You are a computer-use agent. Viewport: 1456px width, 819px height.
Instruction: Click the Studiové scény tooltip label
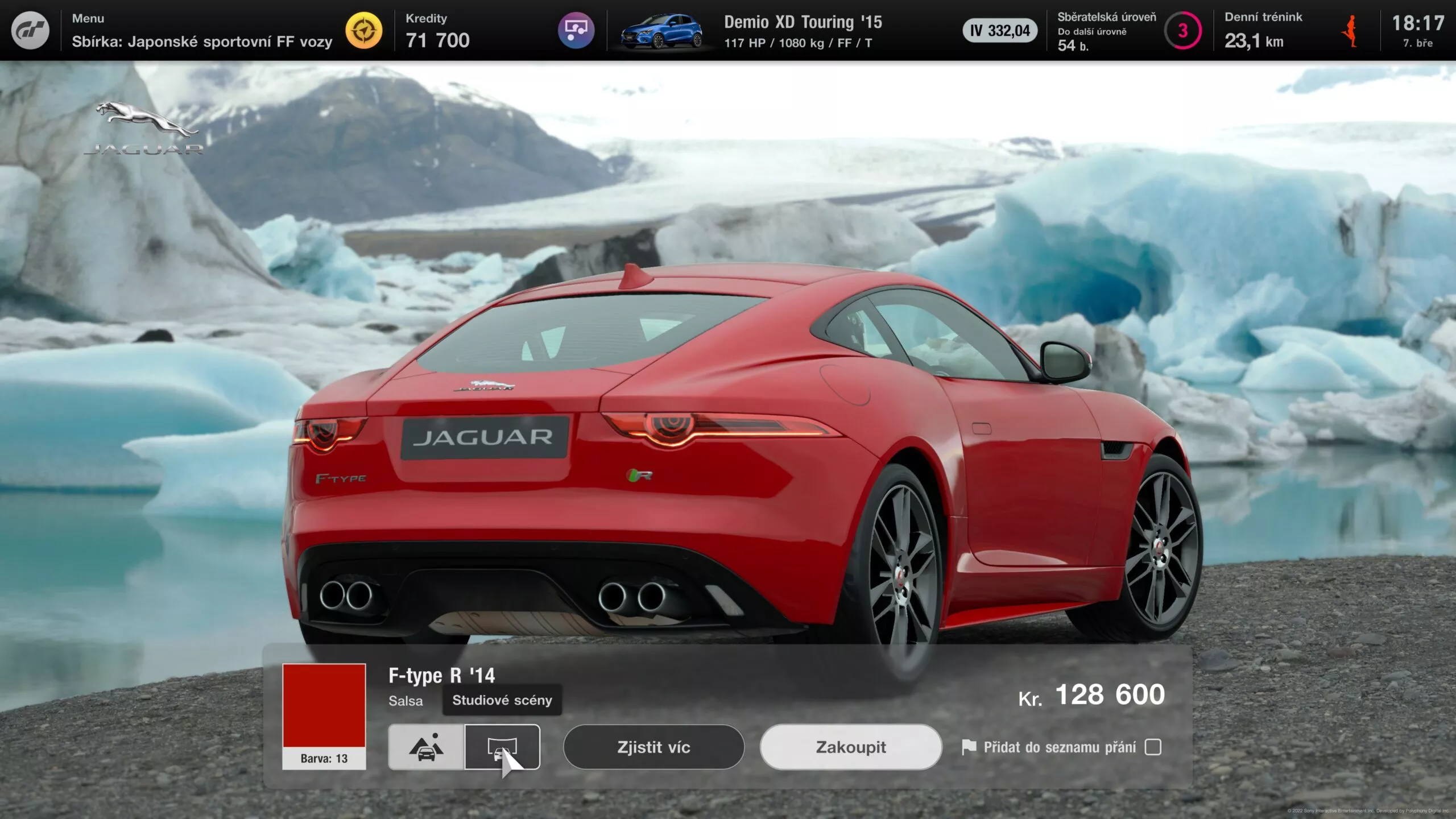click(501, 701)
